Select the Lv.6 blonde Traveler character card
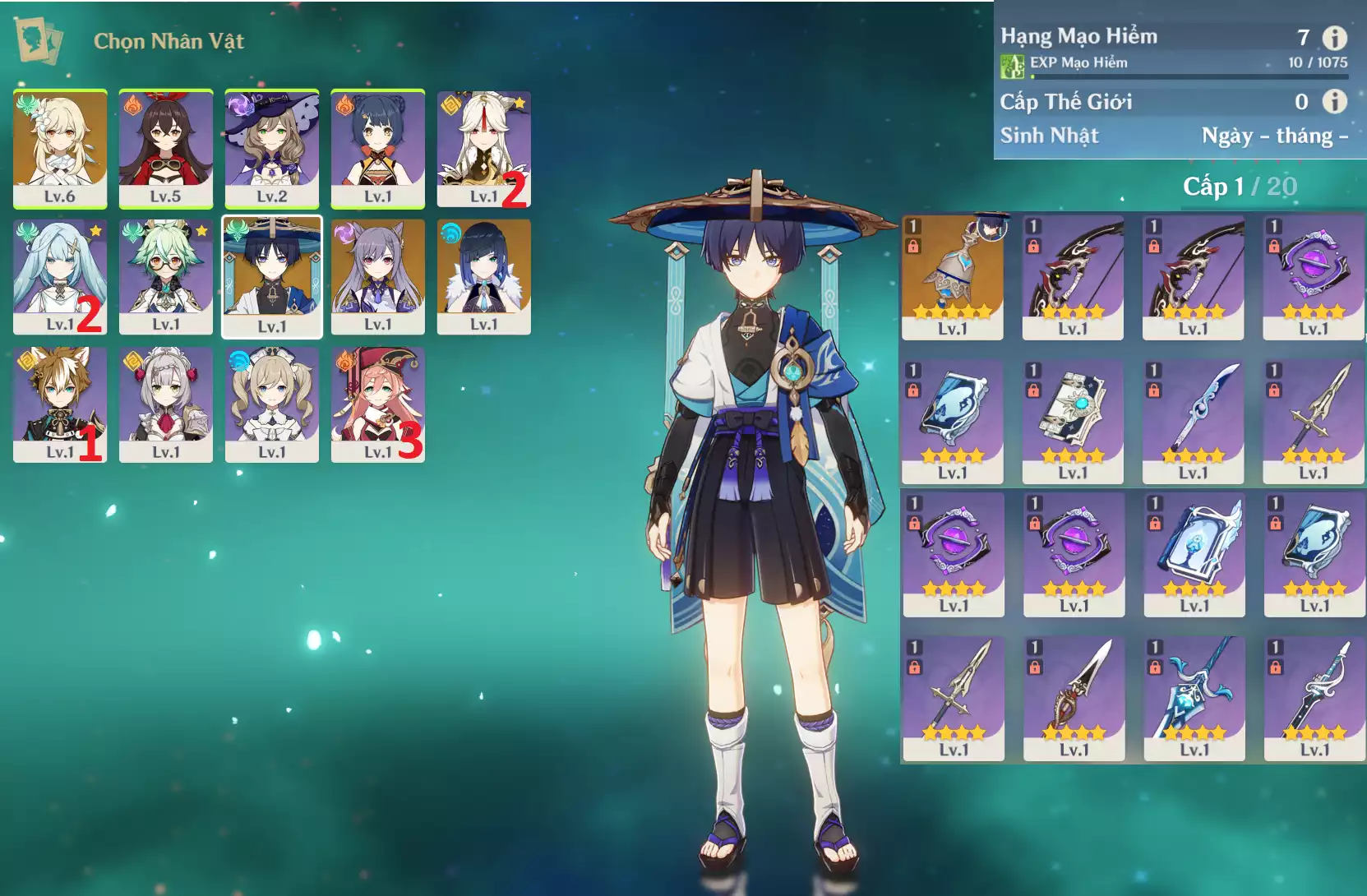Screen dimensions: 1367x896 (x=60, y=148)
